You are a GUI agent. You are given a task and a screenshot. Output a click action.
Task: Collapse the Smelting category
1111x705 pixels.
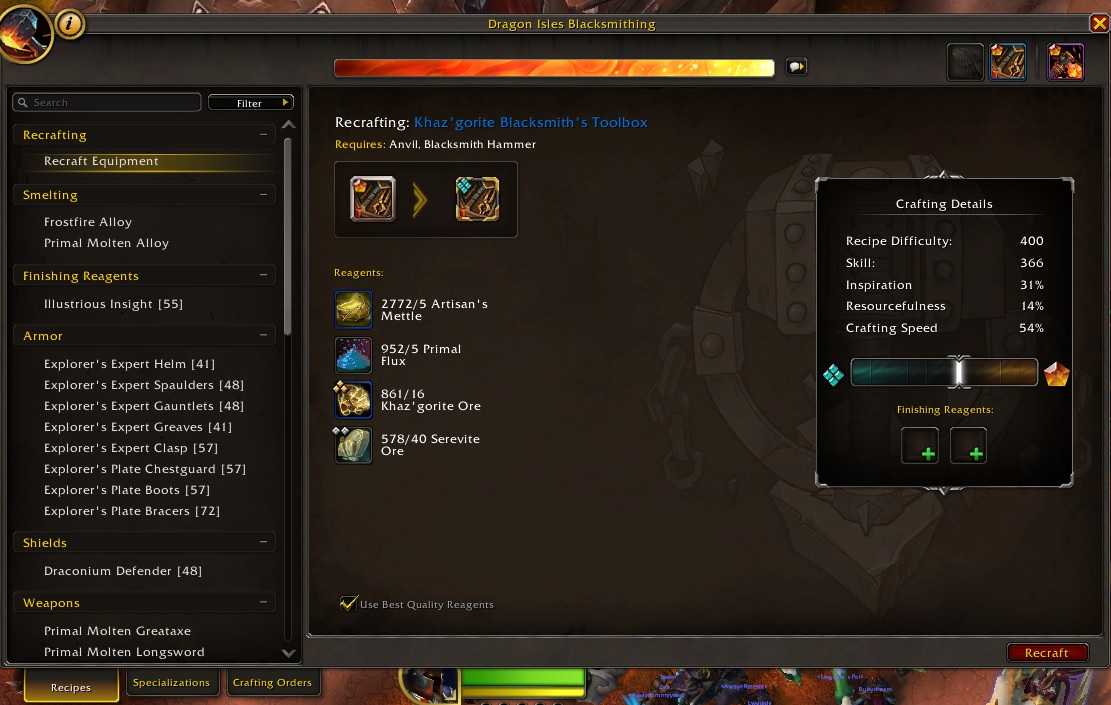tap(263, 195)
